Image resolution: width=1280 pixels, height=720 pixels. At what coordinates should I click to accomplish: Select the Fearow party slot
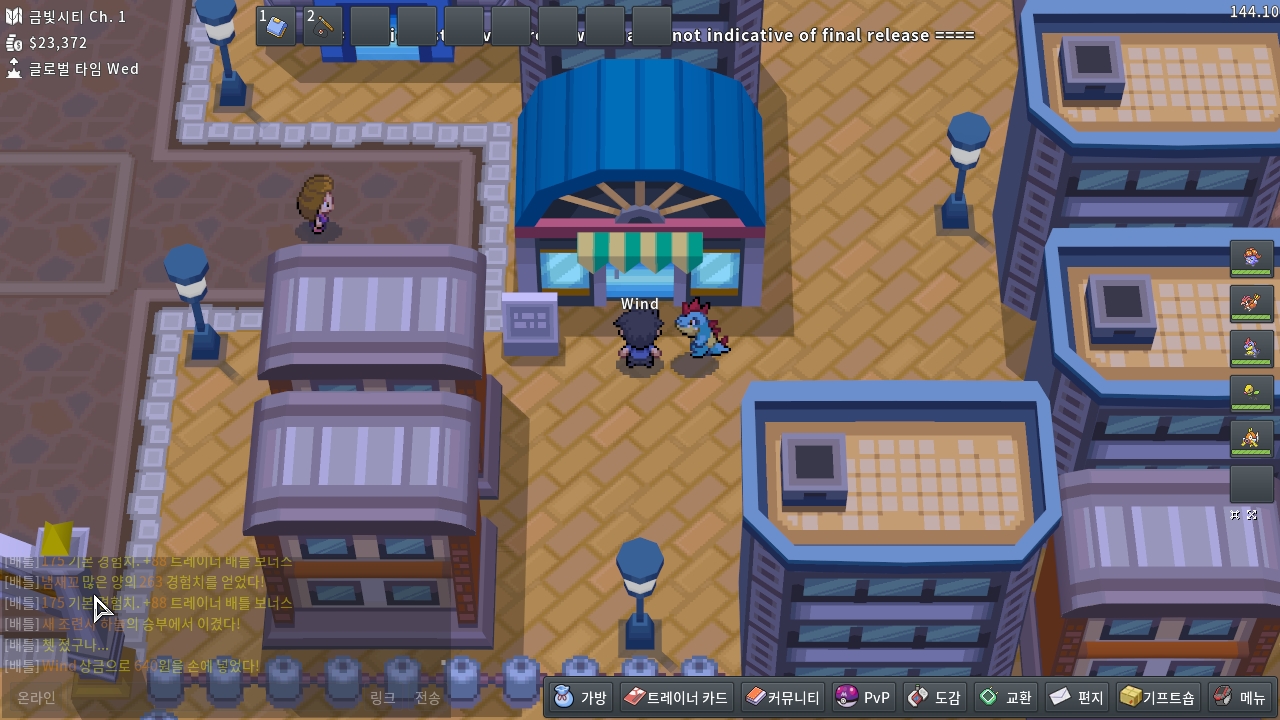pyautogui.click(x=1251, y=304)
